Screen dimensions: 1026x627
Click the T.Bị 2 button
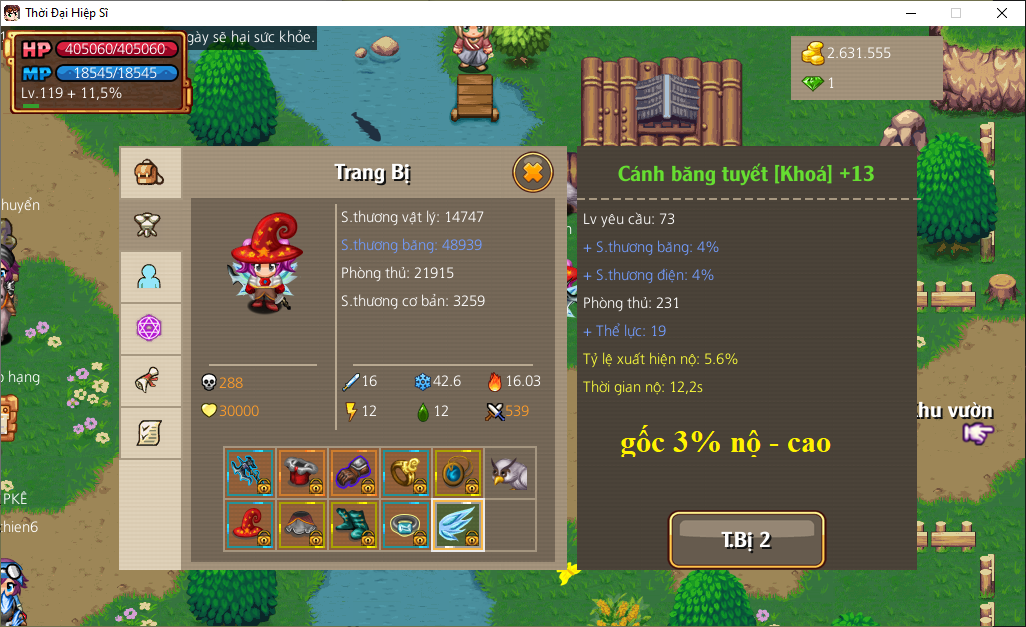point(746,540)
